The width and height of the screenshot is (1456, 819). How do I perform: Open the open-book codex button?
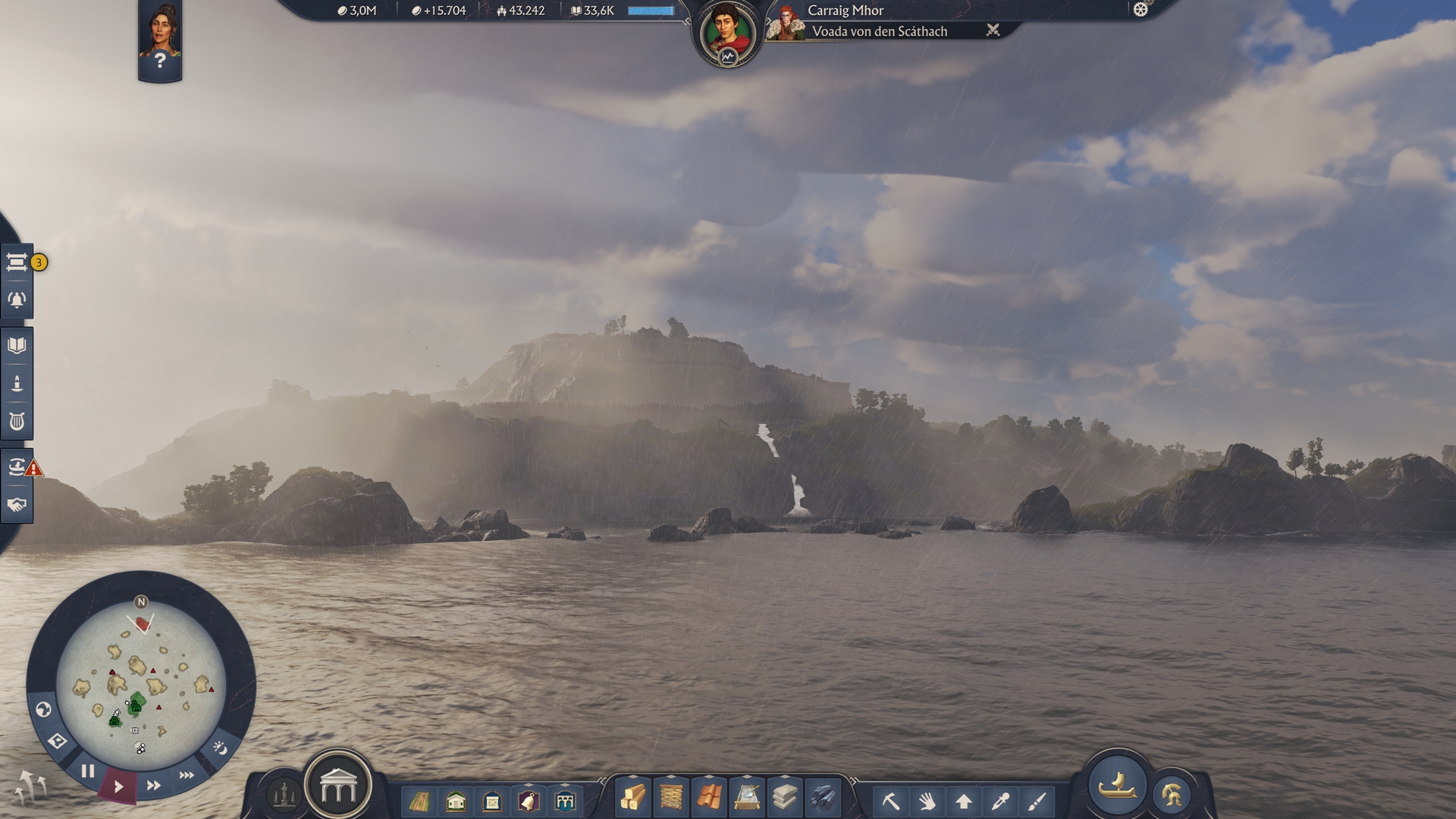[x=17, y=346]
